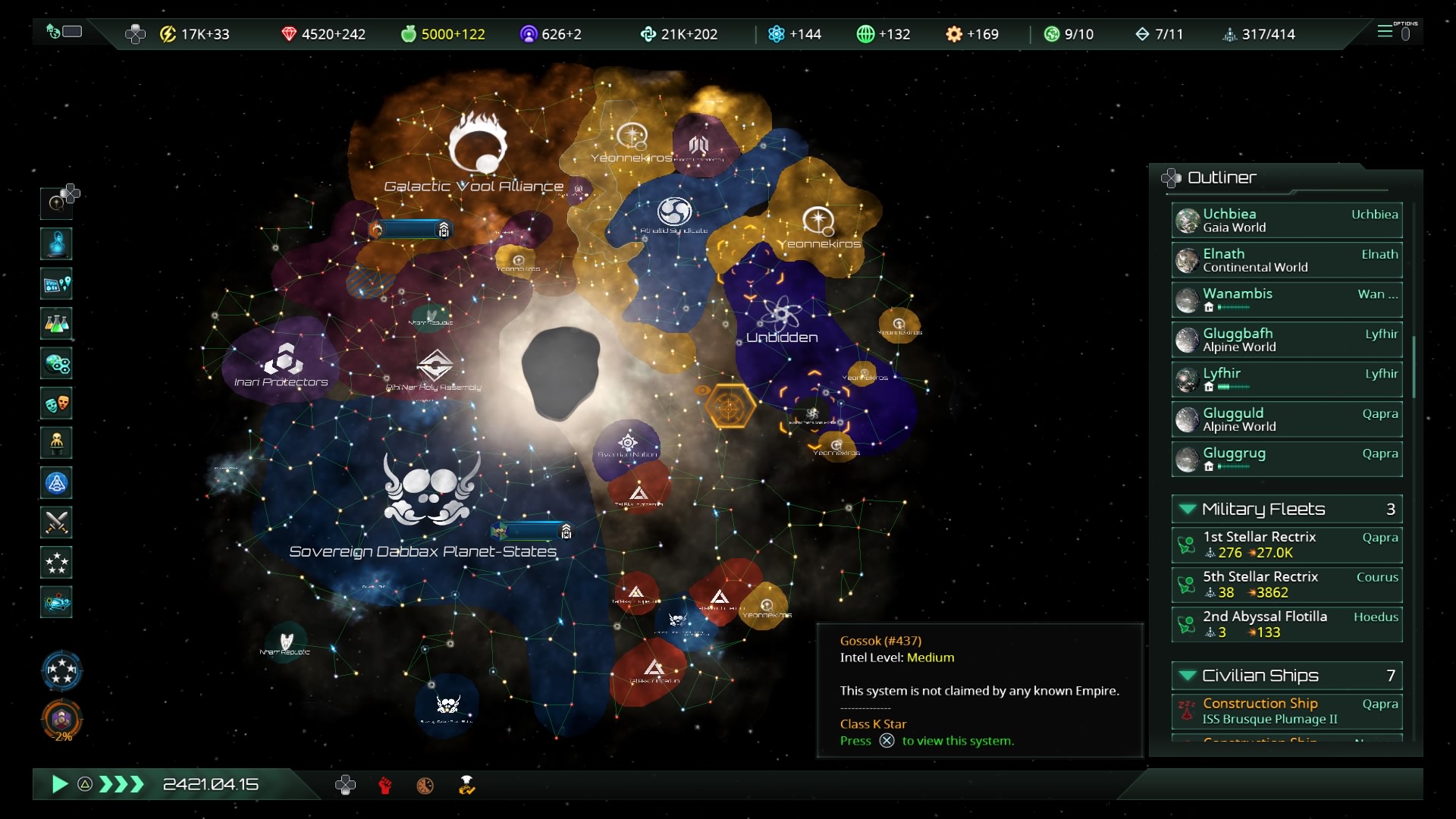Select Elnath Continental World in the Outliner
Image resolution: width=1456 pixels, height=819 pixels.
pyautogui.click(x=1286, y=260)
